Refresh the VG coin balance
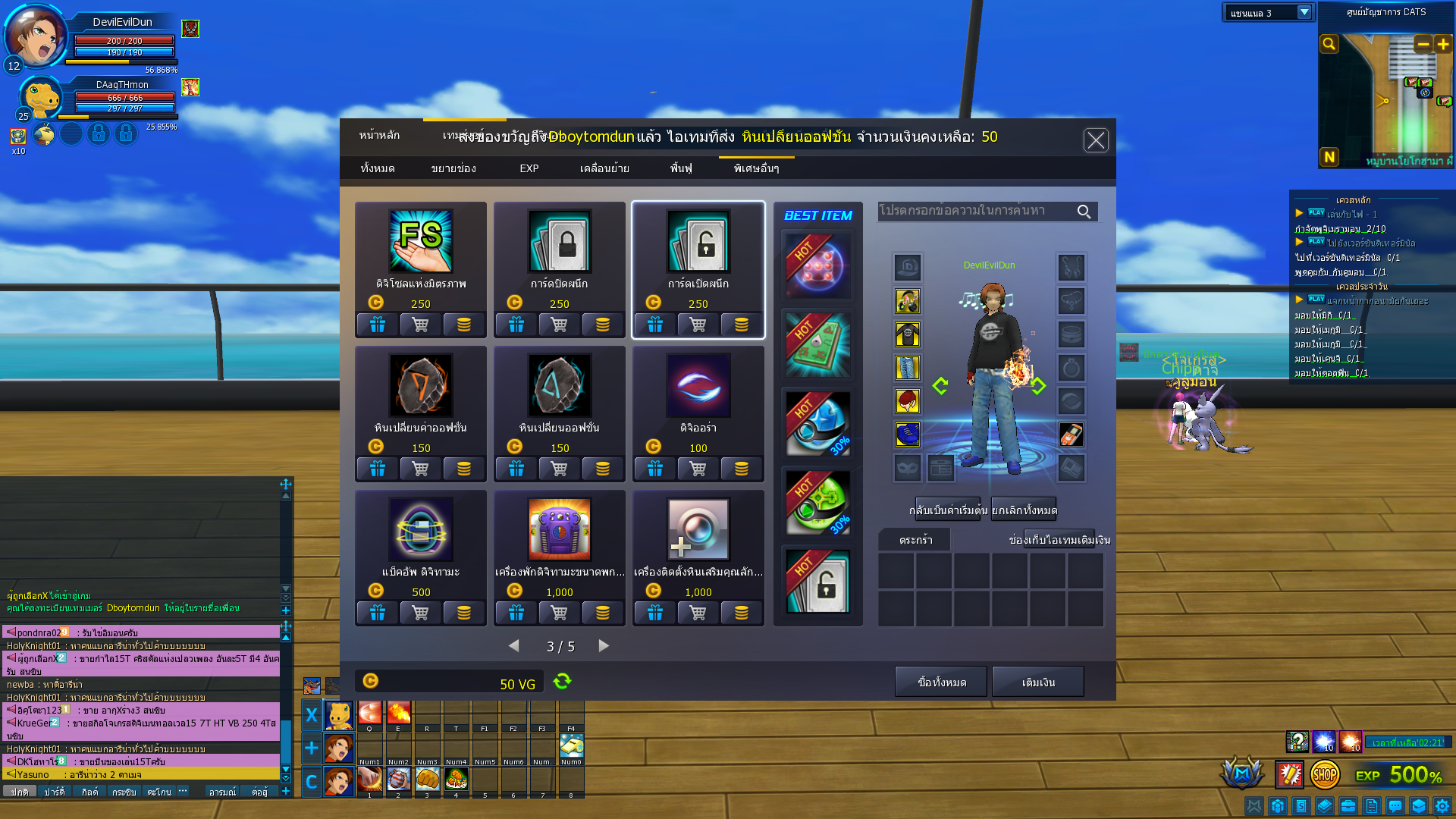 (x=562, y=681)
